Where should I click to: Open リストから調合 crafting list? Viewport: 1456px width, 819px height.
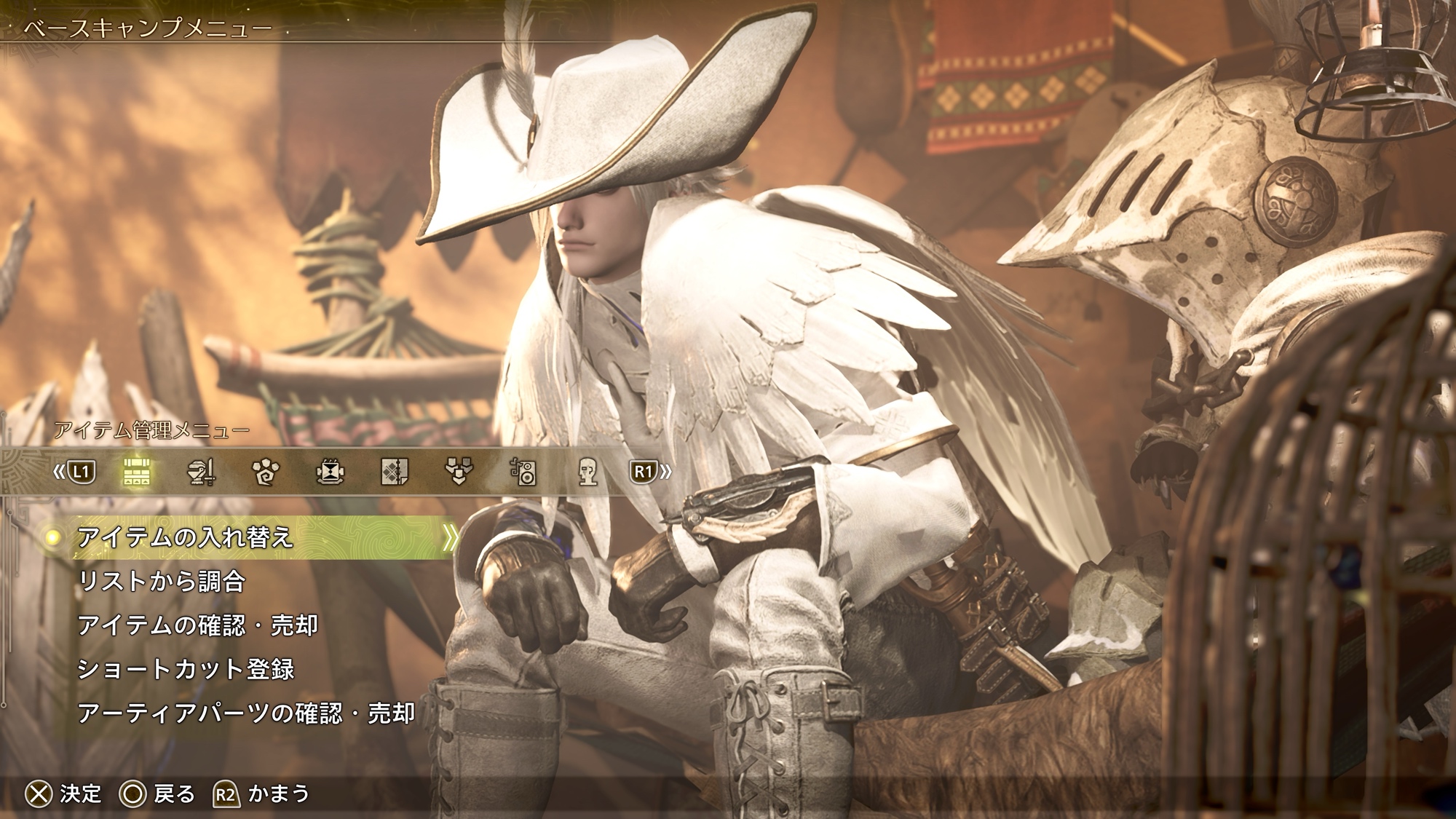pyautogui.click(x=162, y=582)
